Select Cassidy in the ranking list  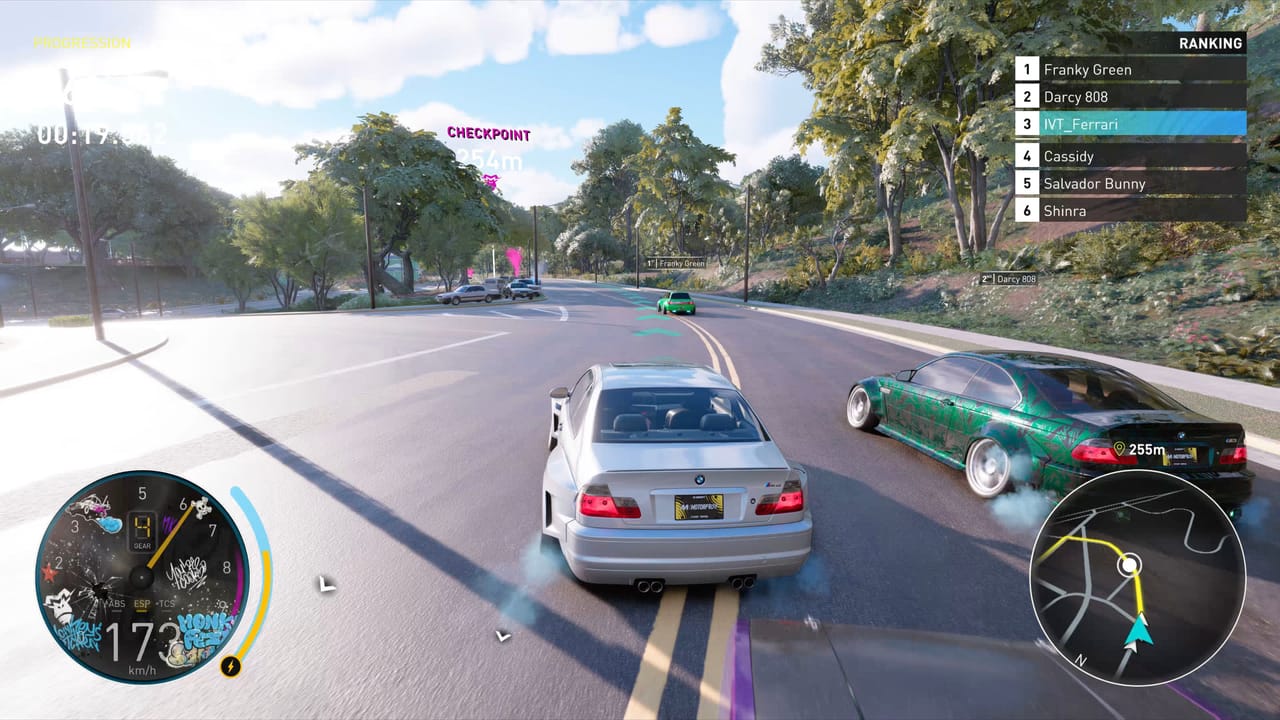click(x=1130, y=156)
